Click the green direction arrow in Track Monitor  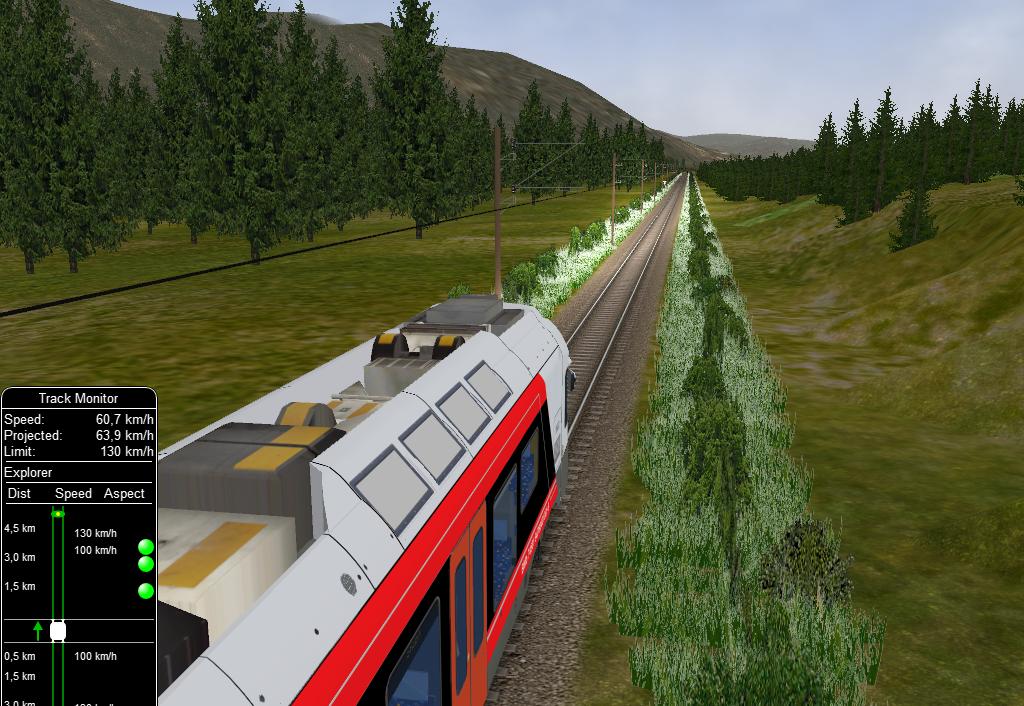[x=38, y=630]
